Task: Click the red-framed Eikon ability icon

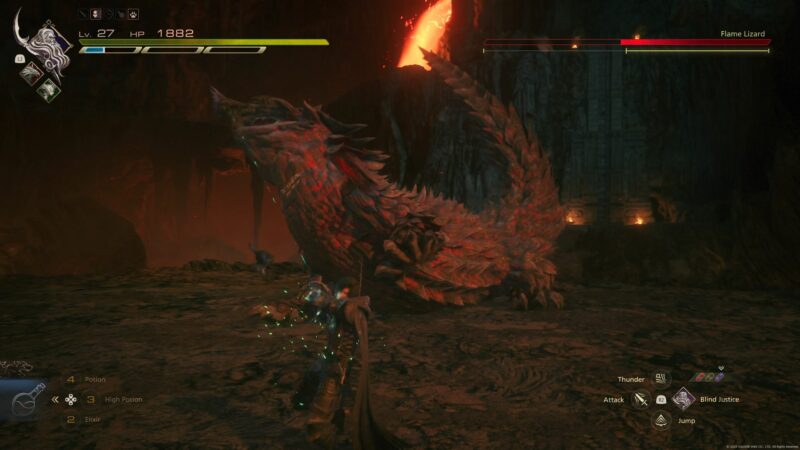Action: click(30, 72)
